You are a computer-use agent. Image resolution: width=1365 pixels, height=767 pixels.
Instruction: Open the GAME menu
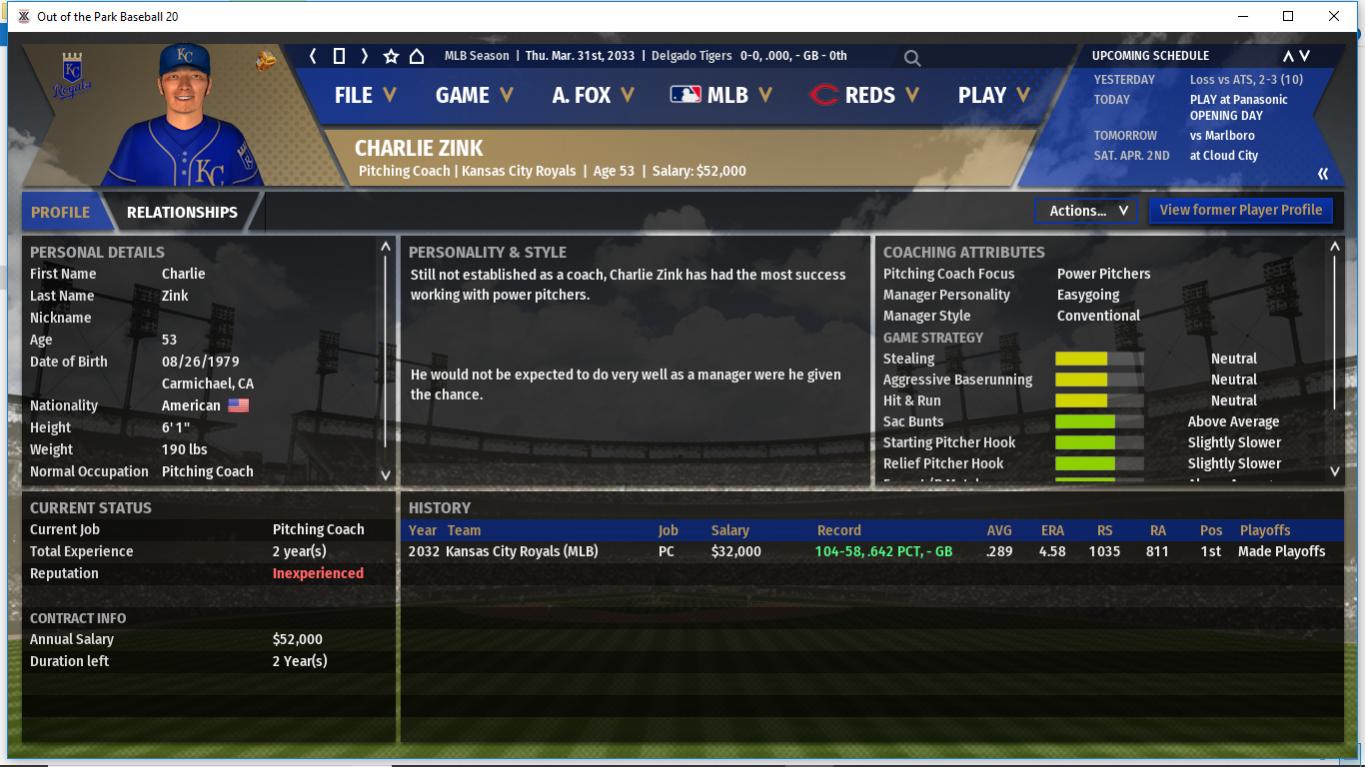pyautogui.click(x=474, y=95)
